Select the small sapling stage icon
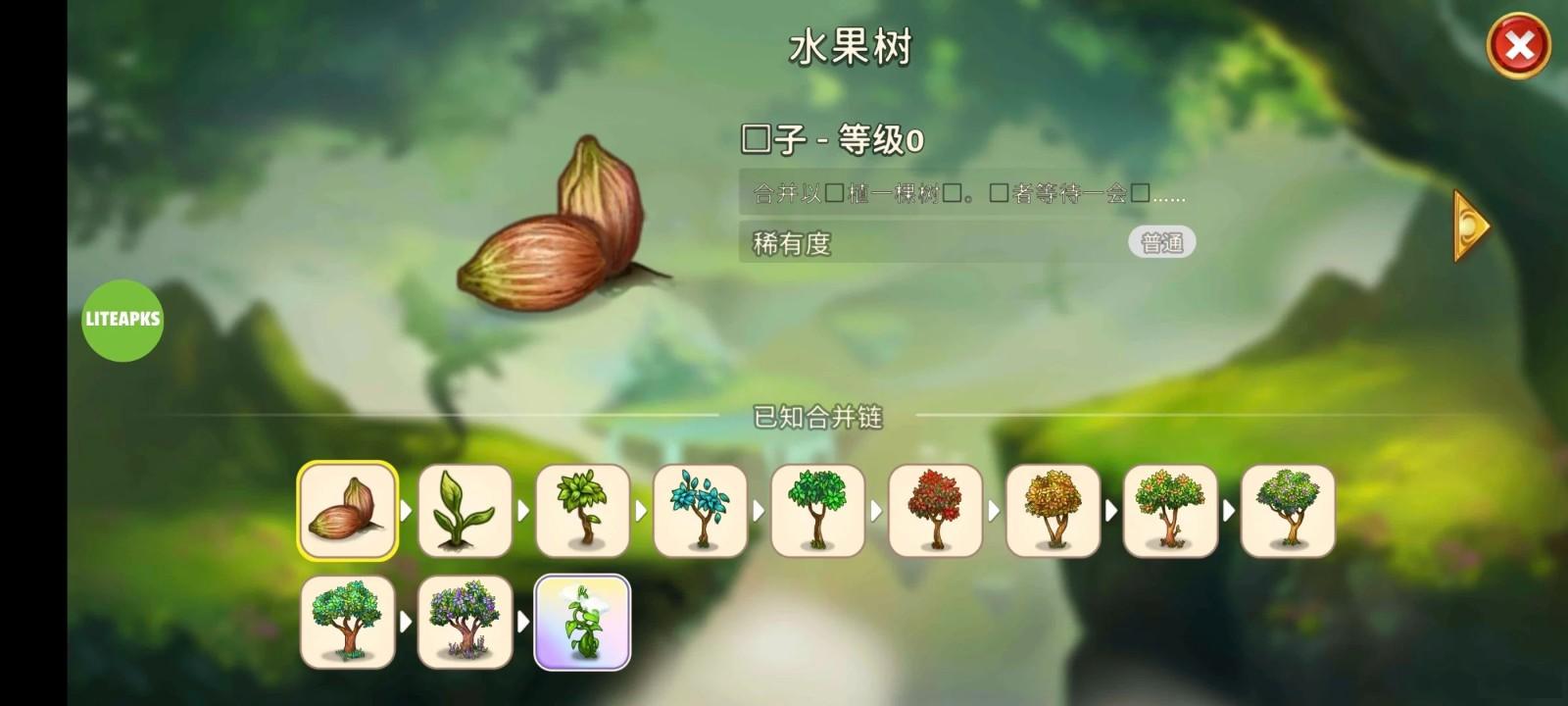 point(582,511)
